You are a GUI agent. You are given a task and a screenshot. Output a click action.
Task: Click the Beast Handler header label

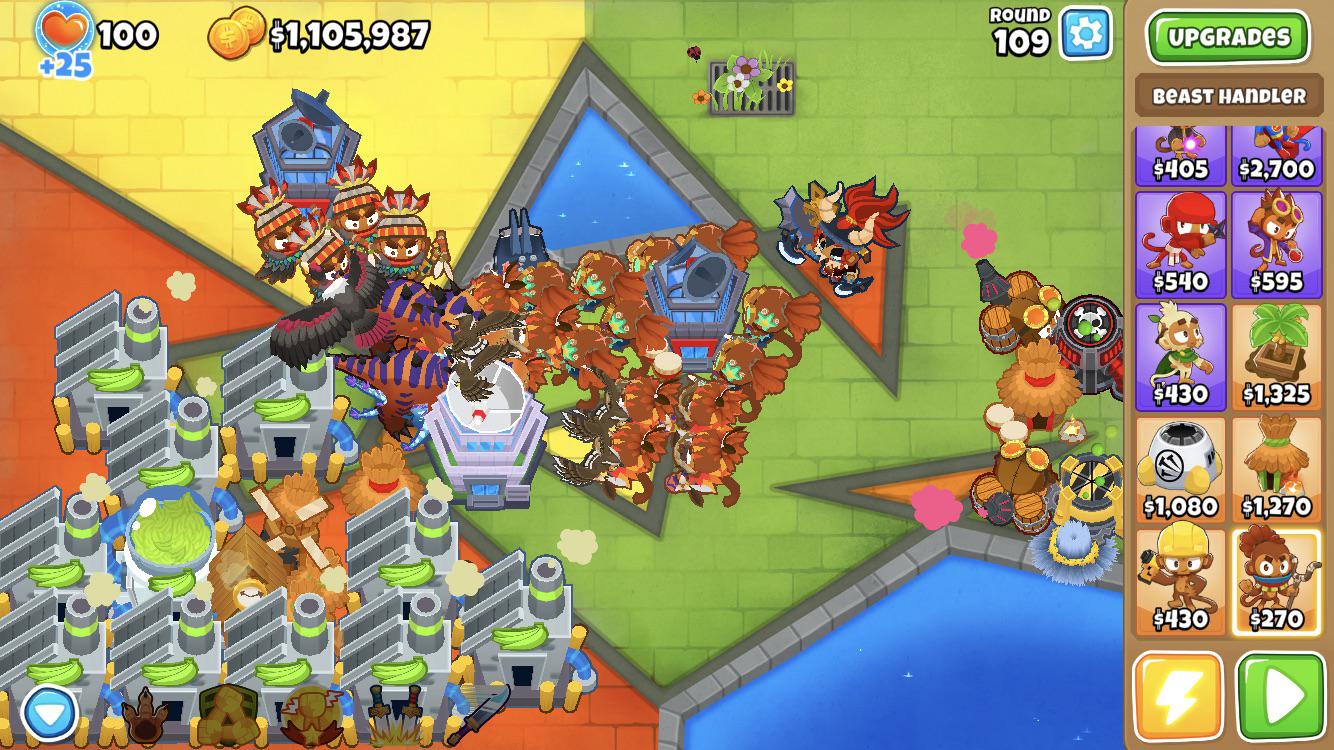click(x=1231, y=93)
